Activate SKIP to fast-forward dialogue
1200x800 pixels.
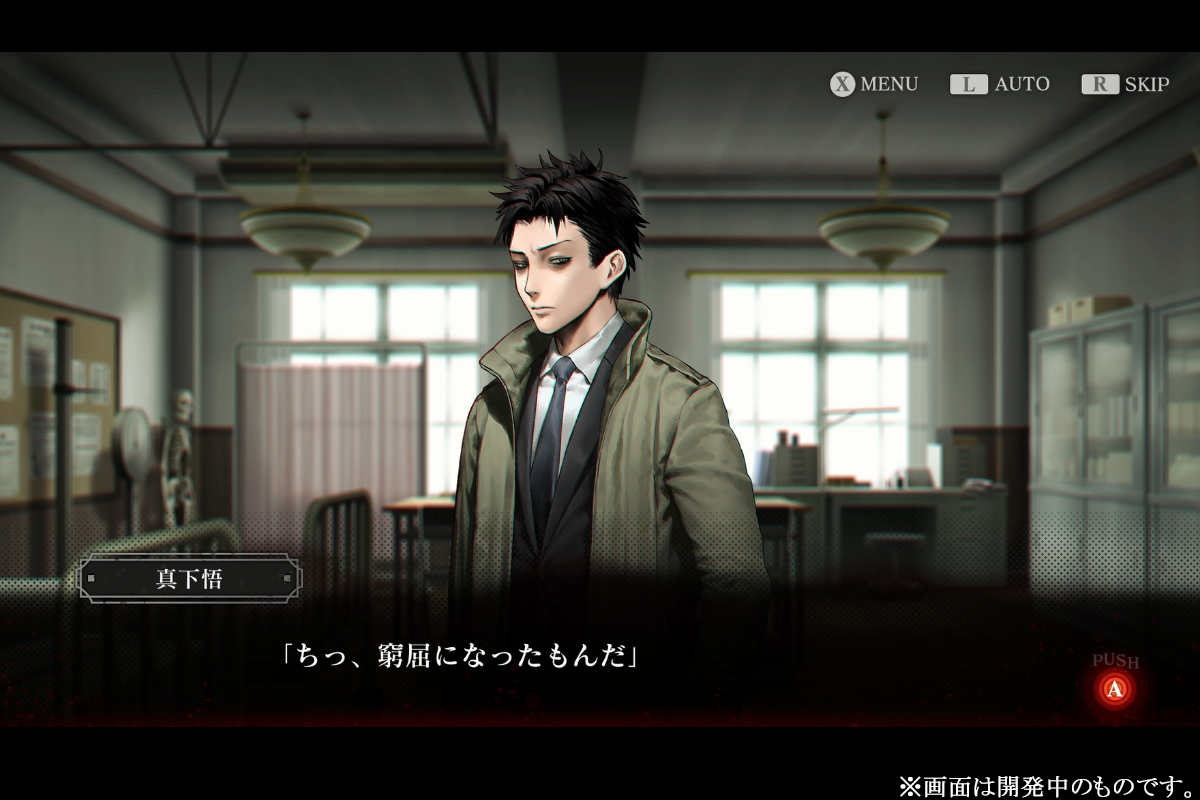(1125, 84)
